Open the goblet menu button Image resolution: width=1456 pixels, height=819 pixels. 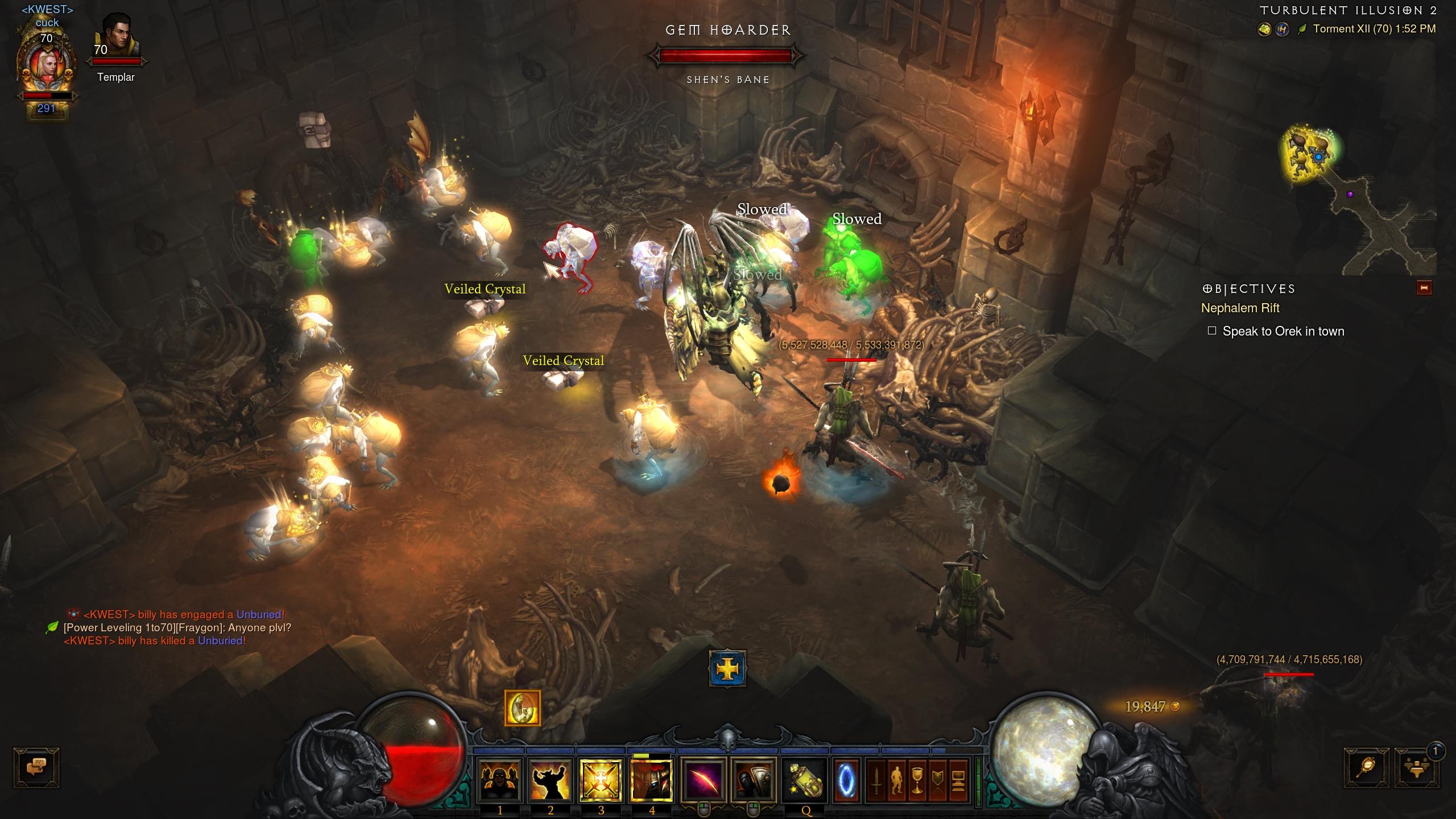coord(917,780)
